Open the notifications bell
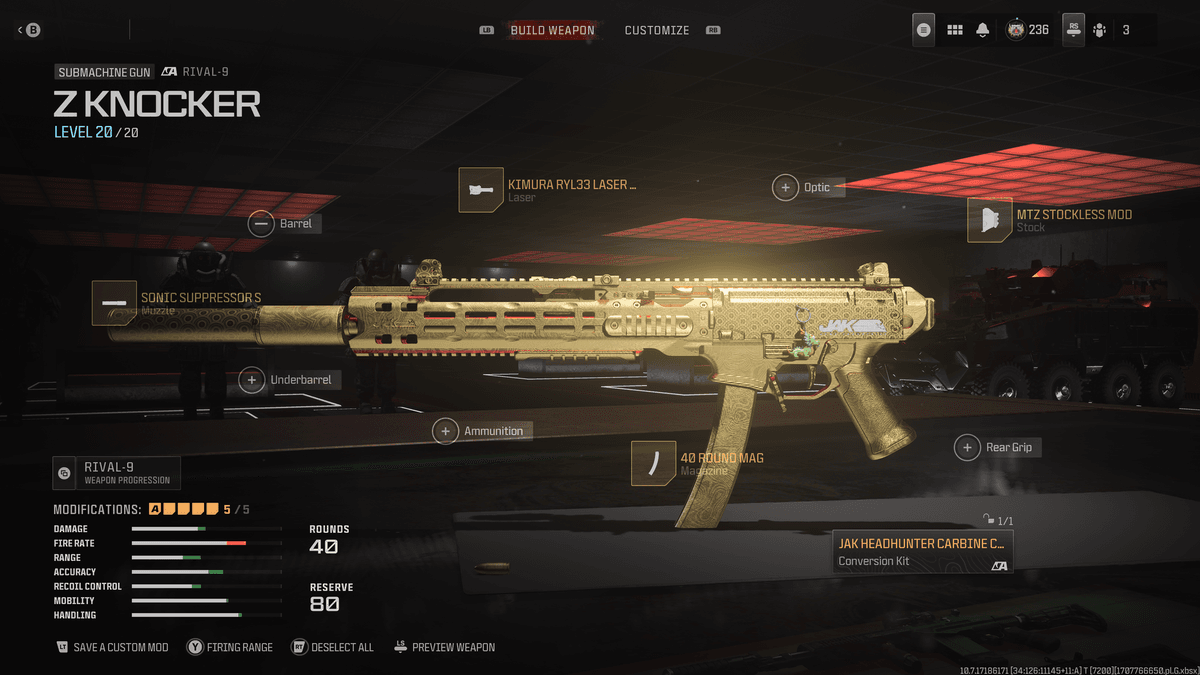 coord(983,30)
